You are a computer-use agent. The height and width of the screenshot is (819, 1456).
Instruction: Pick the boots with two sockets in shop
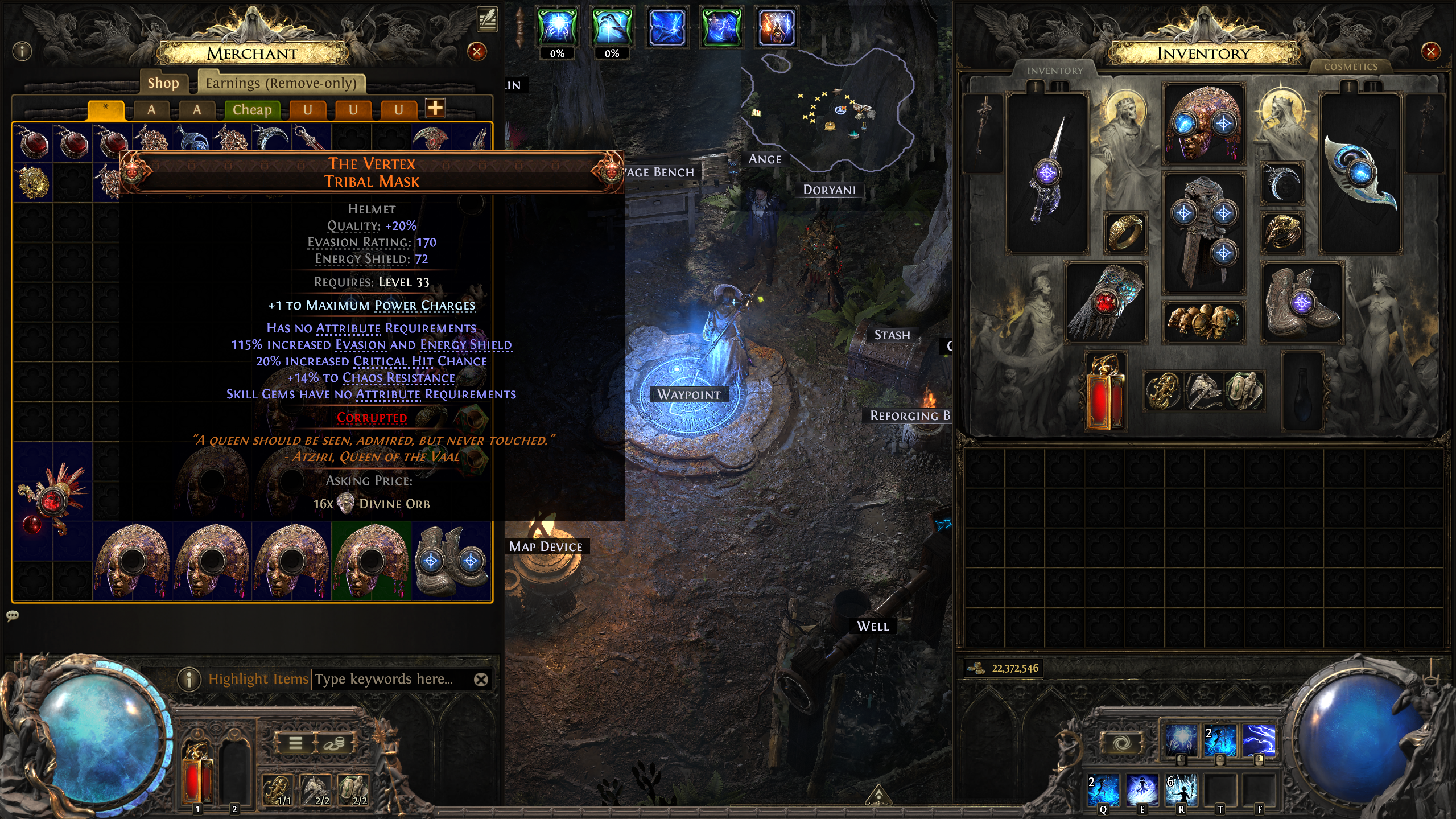click(451, 561)
